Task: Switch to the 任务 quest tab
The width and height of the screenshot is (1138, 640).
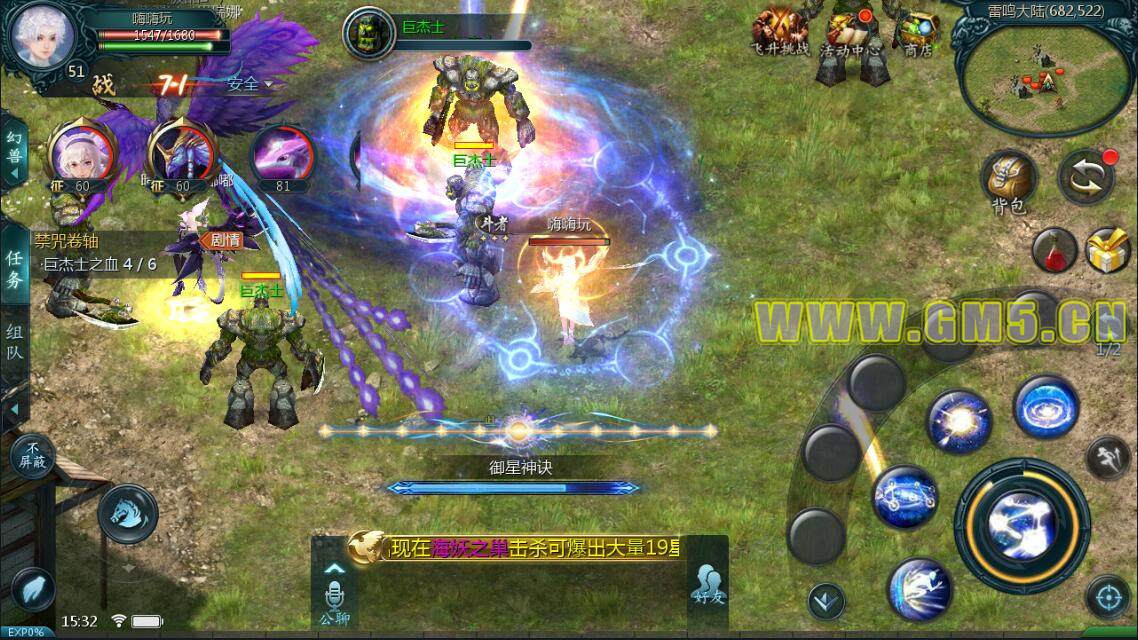Action: tap(14, 270)
